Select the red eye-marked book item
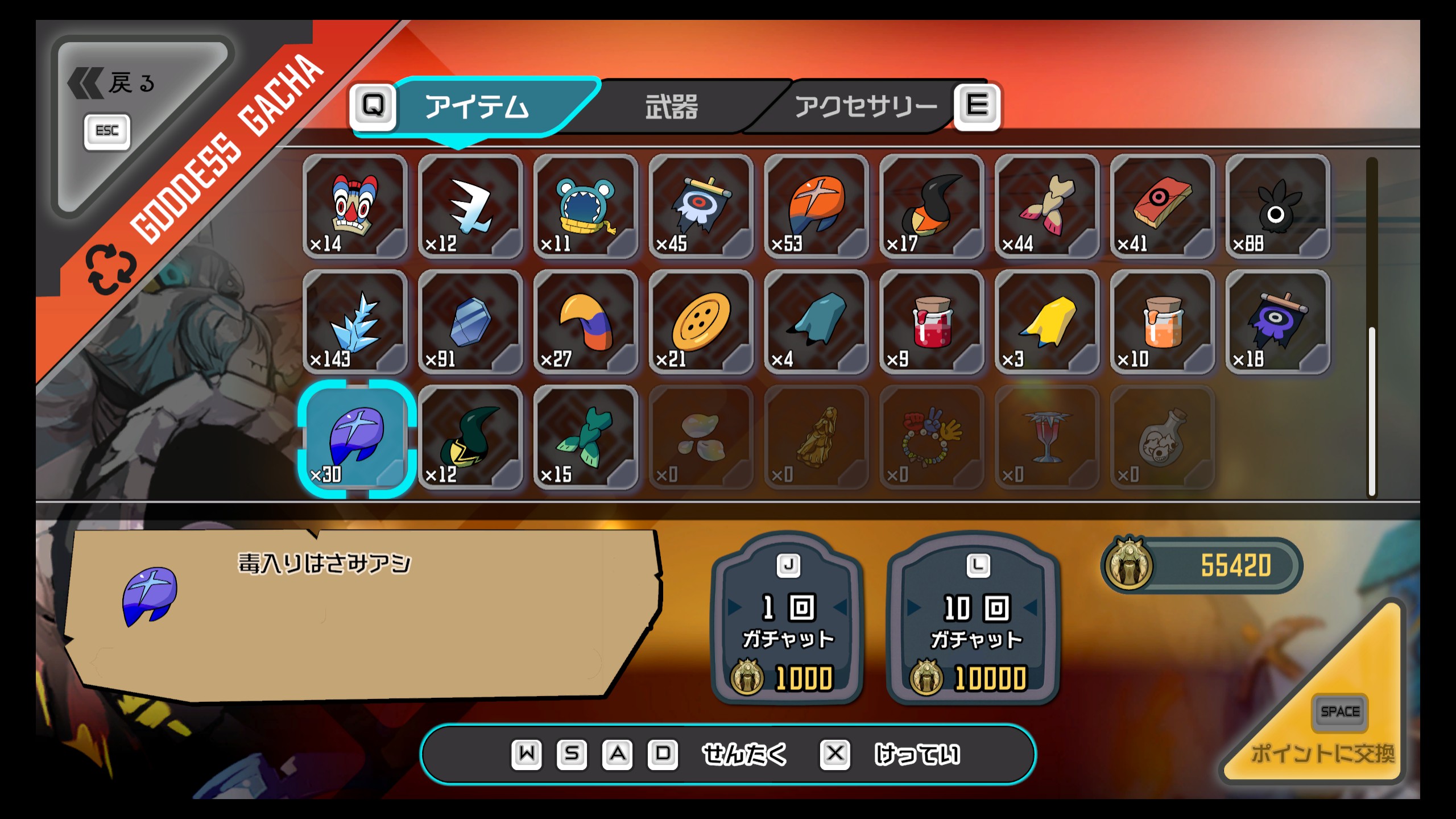 click(x=1163, y=207)
